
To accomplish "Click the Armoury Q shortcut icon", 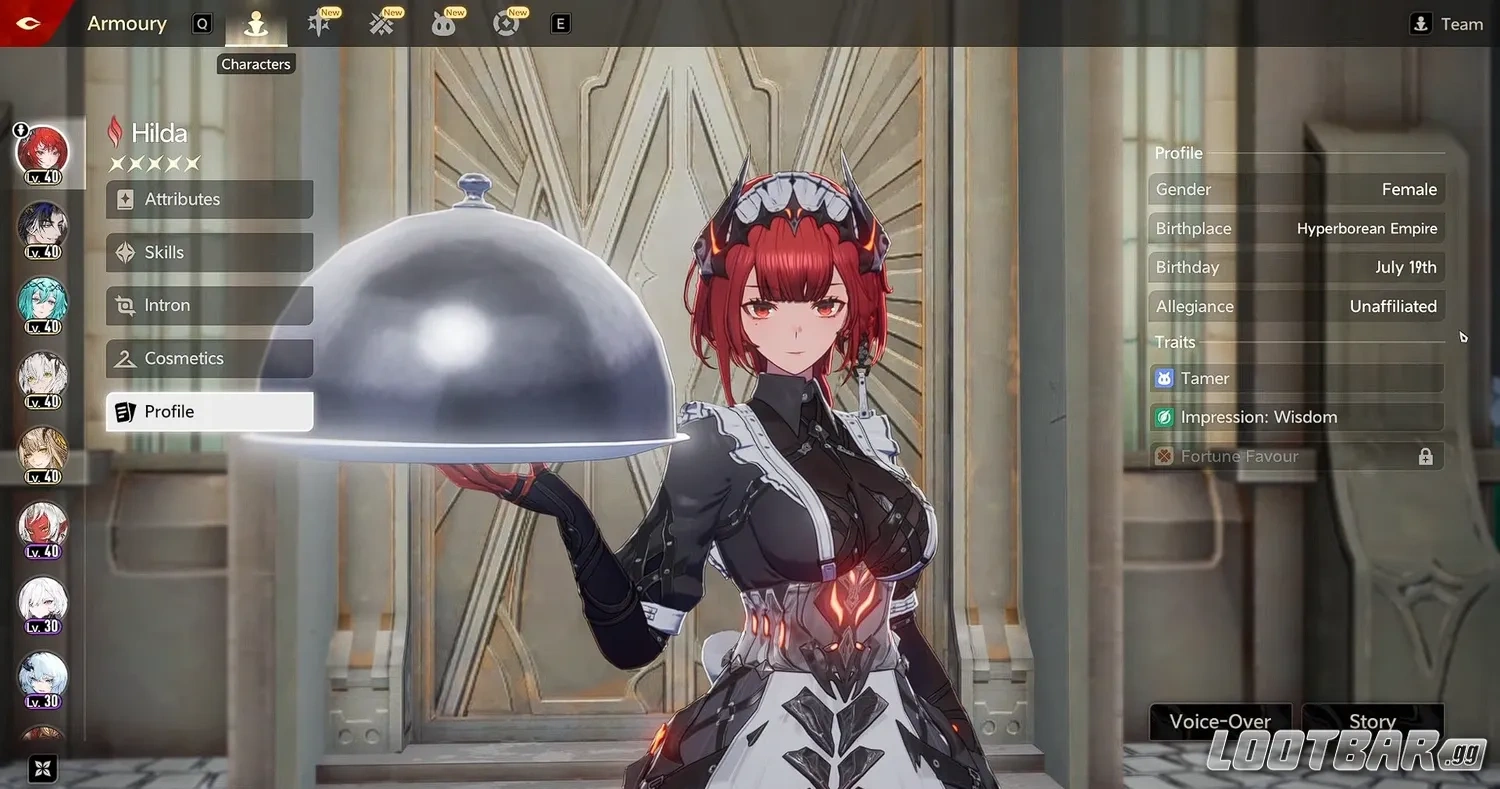I will click(x=202, y=23).
